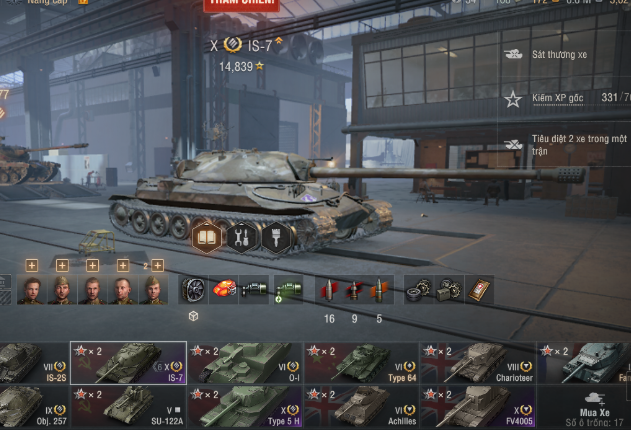Open the wrench and screwdriver hexagon button

click(241, 236)
